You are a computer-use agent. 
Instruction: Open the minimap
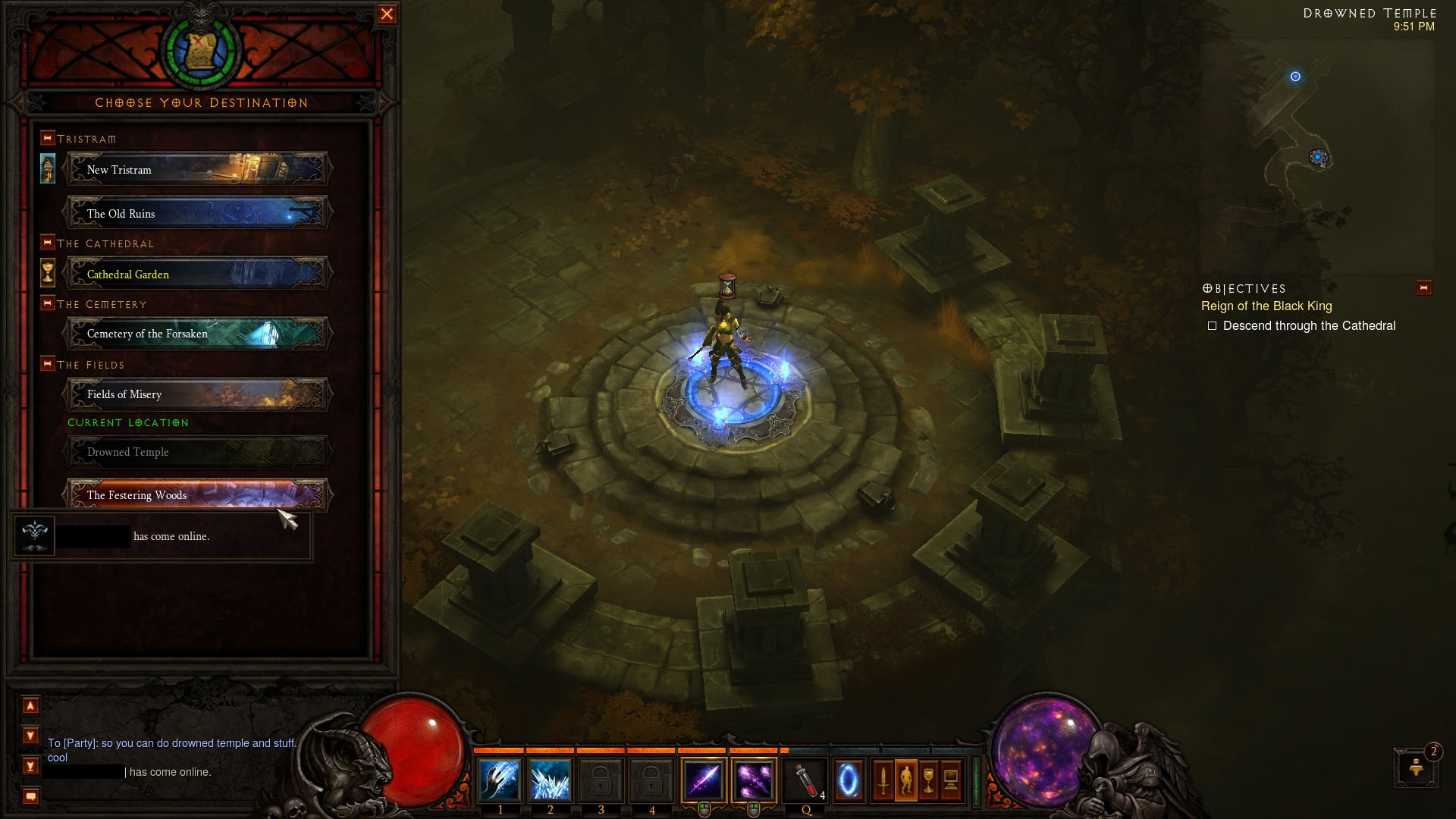pos(1319,152)
